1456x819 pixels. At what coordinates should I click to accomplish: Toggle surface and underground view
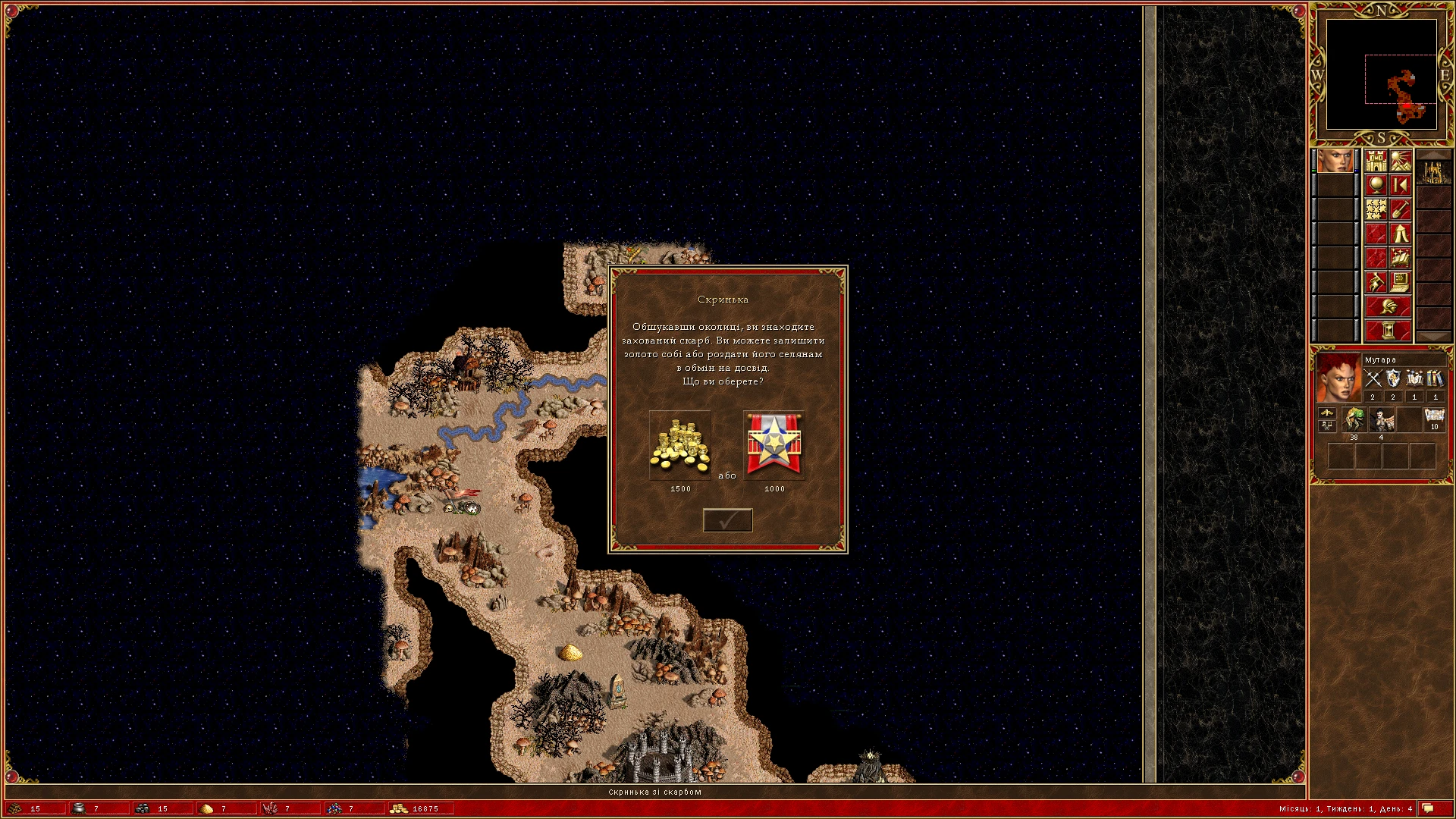tap(1401, 160)
